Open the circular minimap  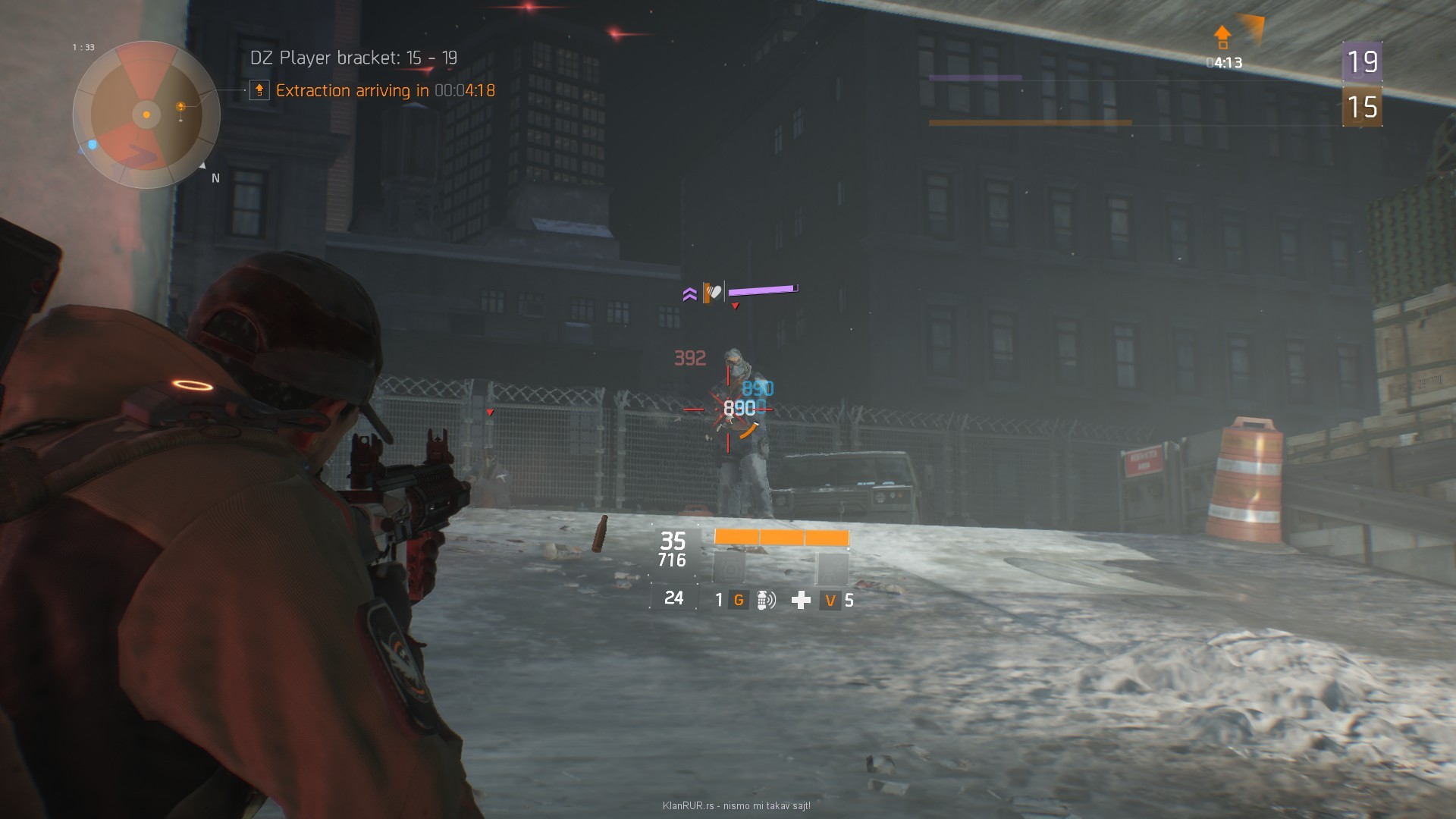pos(146,115)
